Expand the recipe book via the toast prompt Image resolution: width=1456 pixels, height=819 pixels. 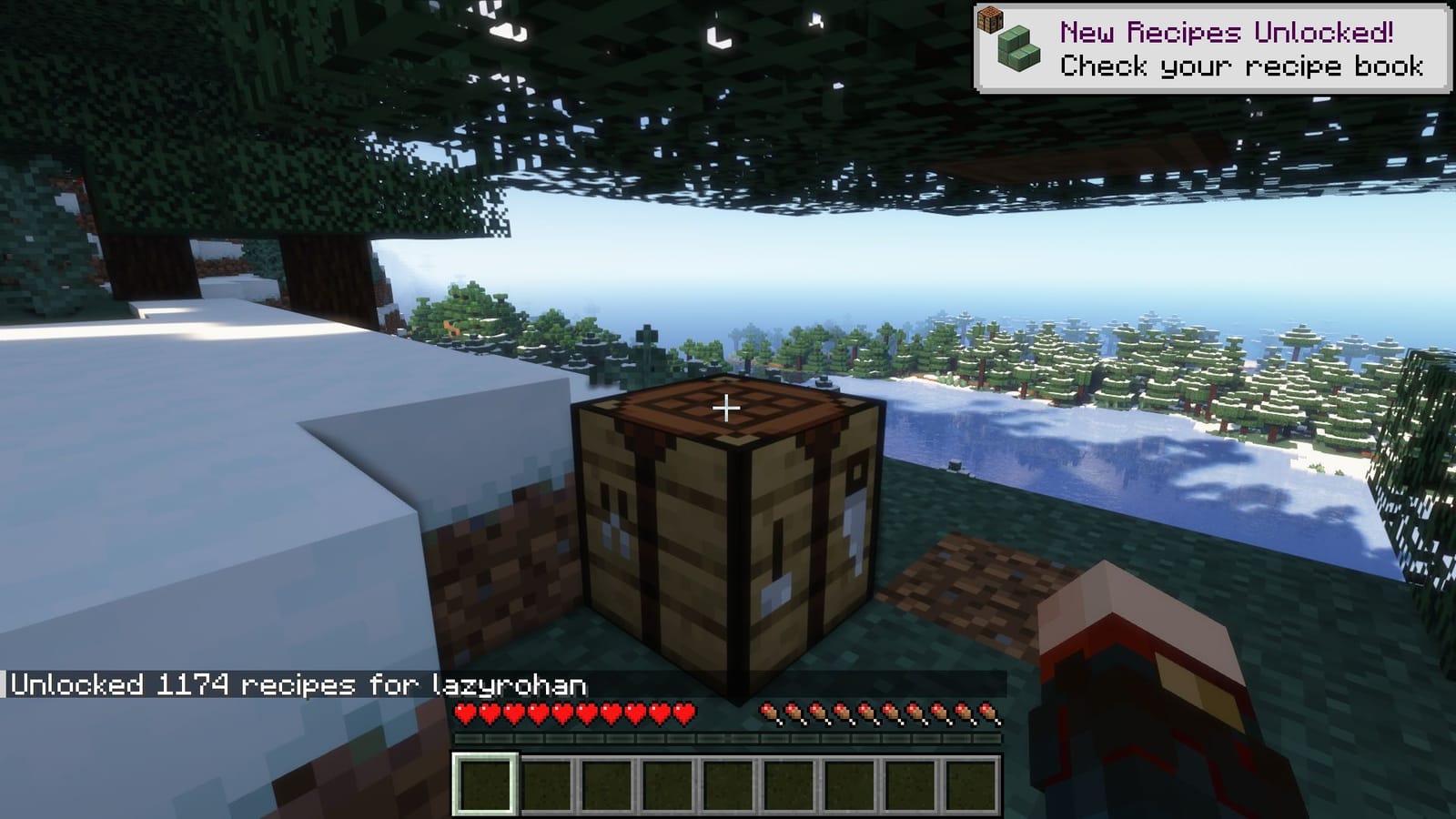click(1242, 66)
